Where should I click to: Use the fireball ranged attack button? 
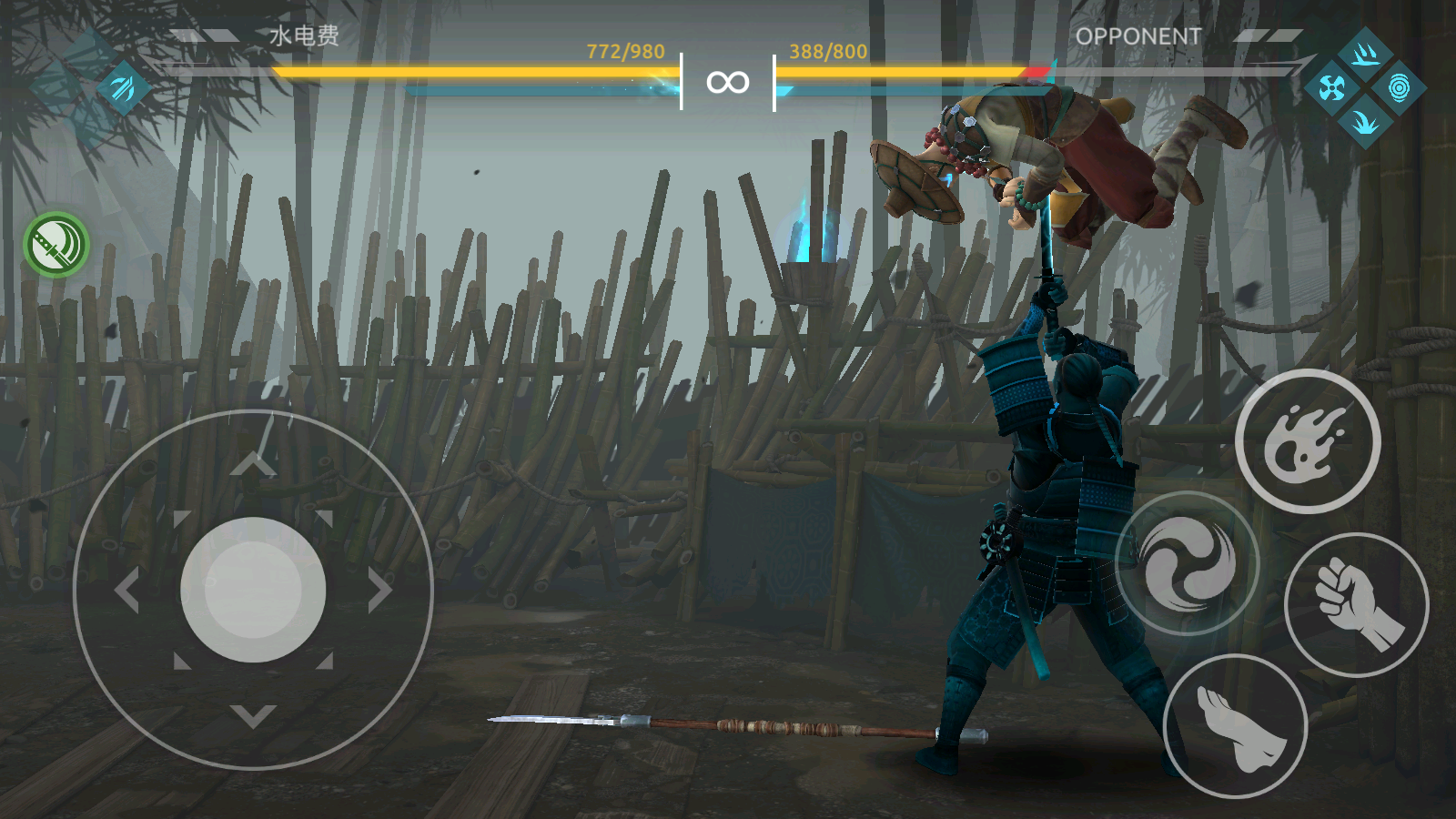1308,441
